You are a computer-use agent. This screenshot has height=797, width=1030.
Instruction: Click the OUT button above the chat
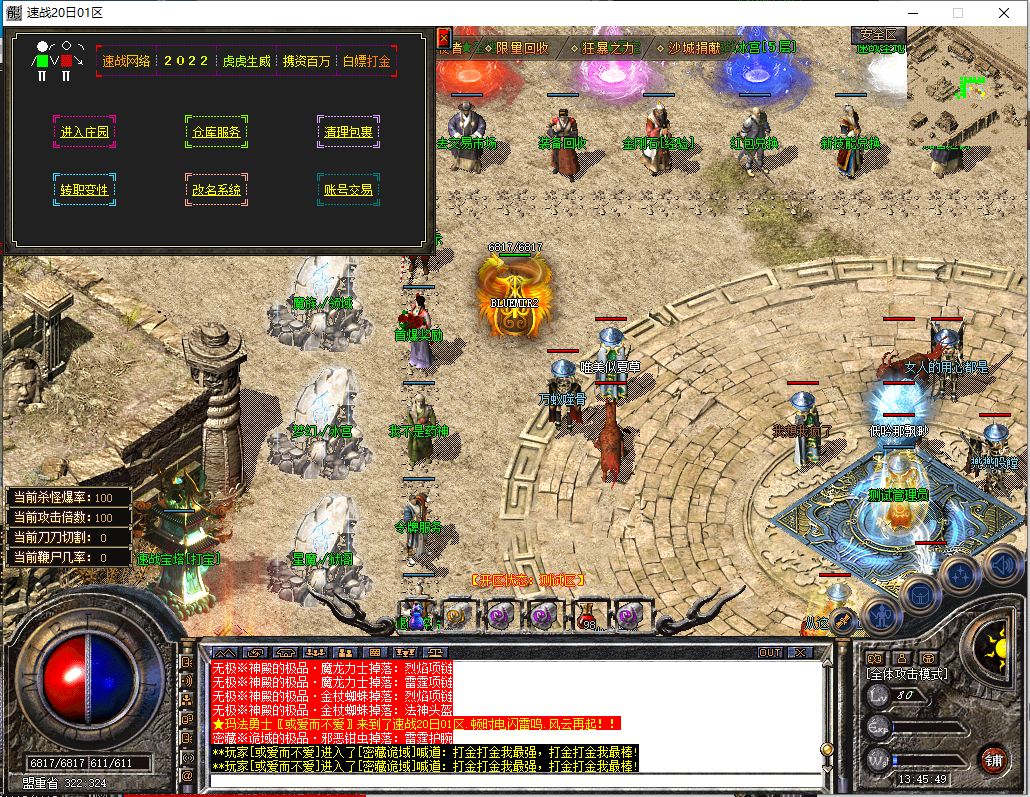(x=769, y=652)
